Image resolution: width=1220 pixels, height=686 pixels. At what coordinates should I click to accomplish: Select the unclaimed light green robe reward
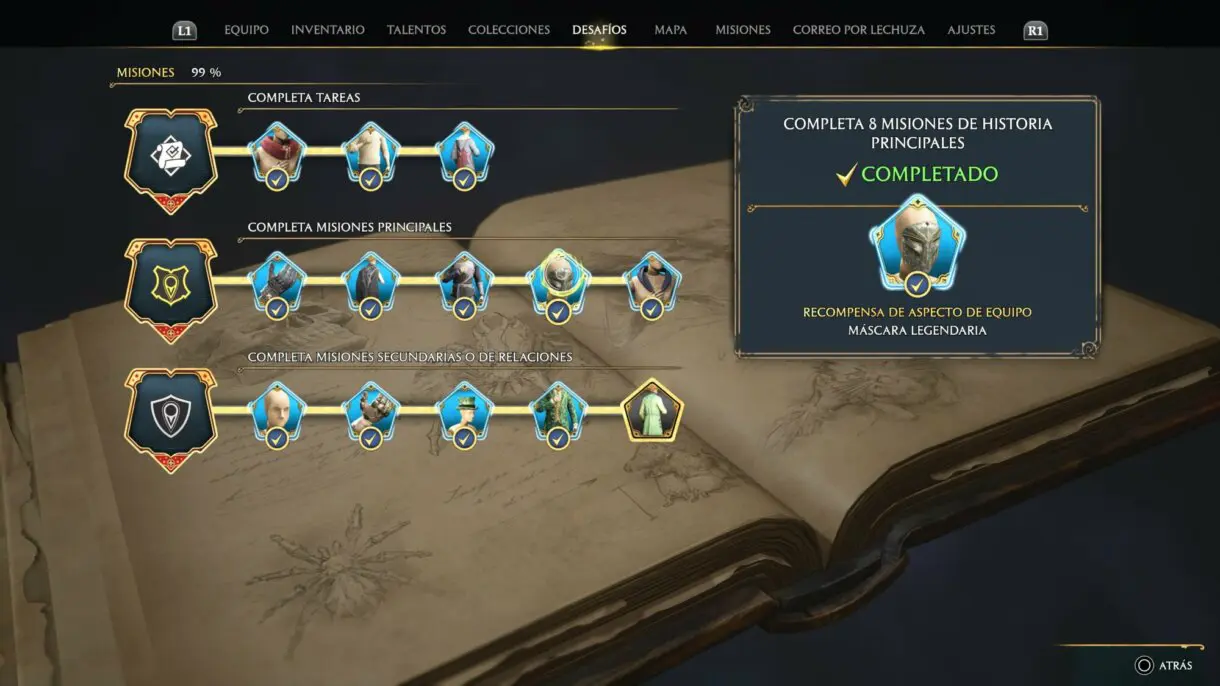coord(652,411)
